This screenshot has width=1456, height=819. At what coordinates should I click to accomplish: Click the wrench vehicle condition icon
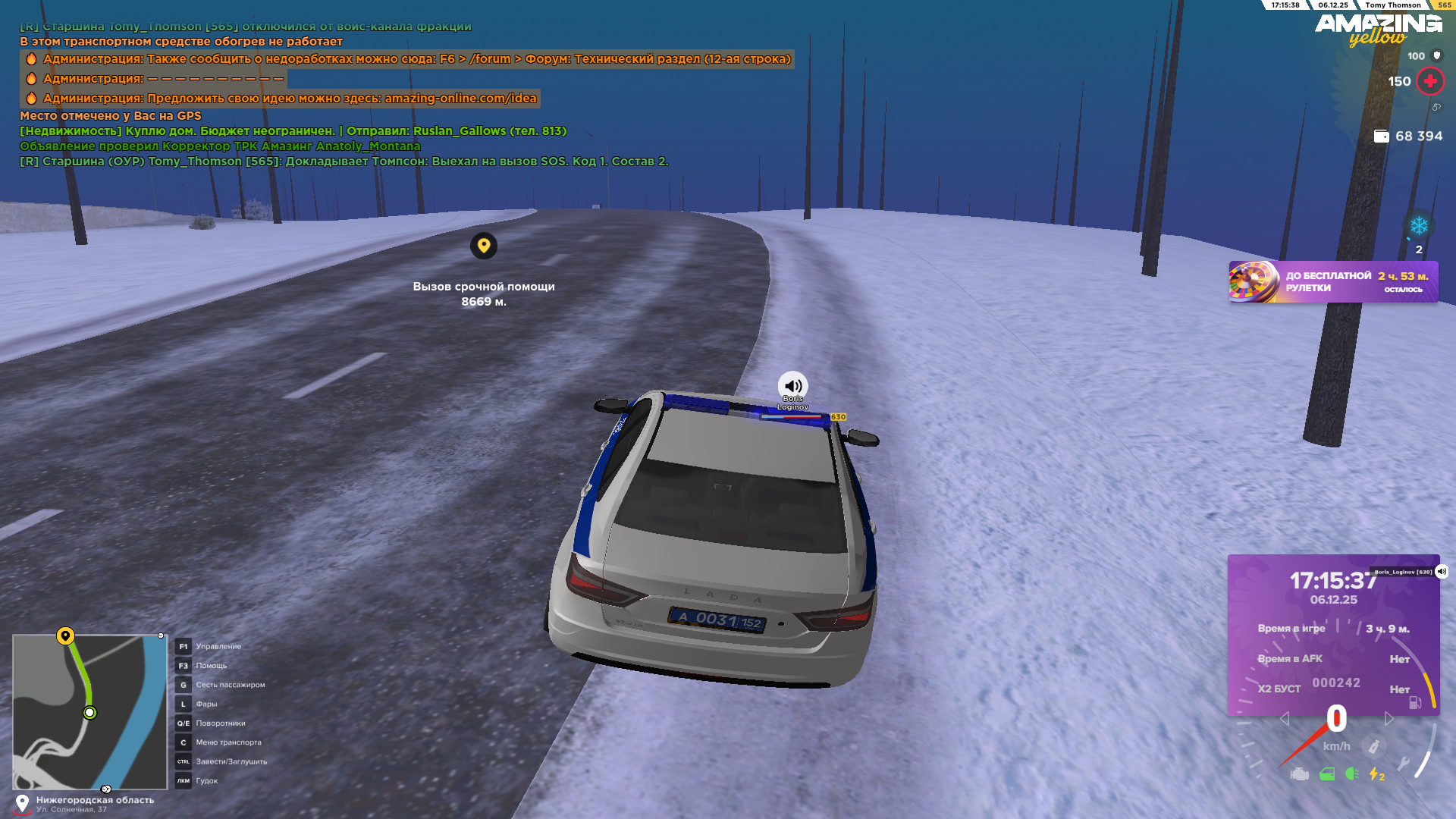[1404, 764]
